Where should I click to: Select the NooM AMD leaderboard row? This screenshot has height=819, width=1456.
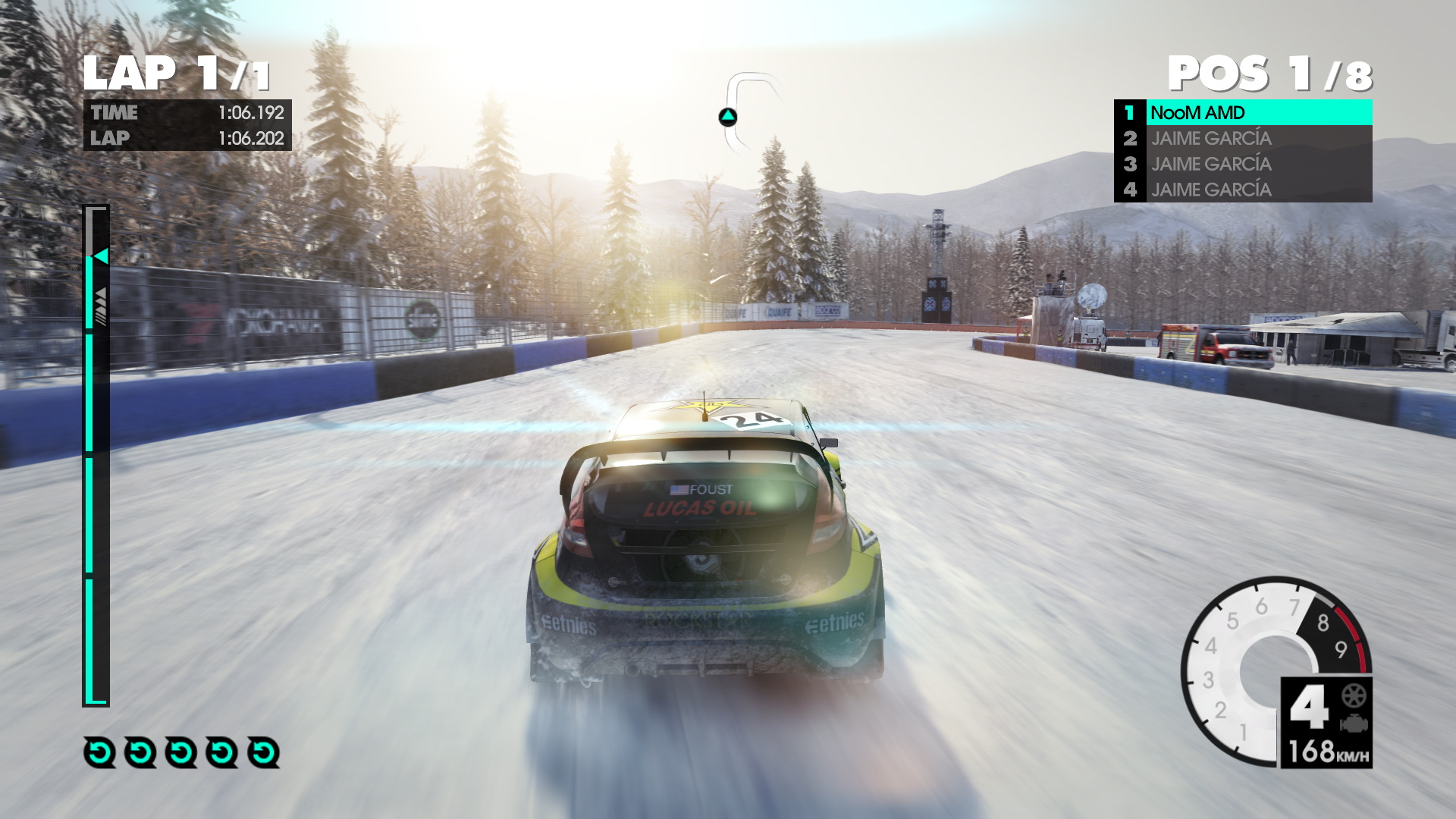[1244, 113]
